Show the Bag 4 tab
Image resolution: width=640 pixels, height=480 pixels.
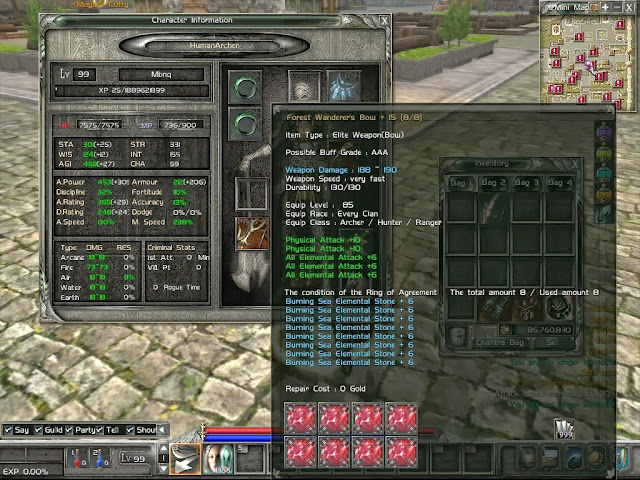pyautogui.click(x=560, y=183)
